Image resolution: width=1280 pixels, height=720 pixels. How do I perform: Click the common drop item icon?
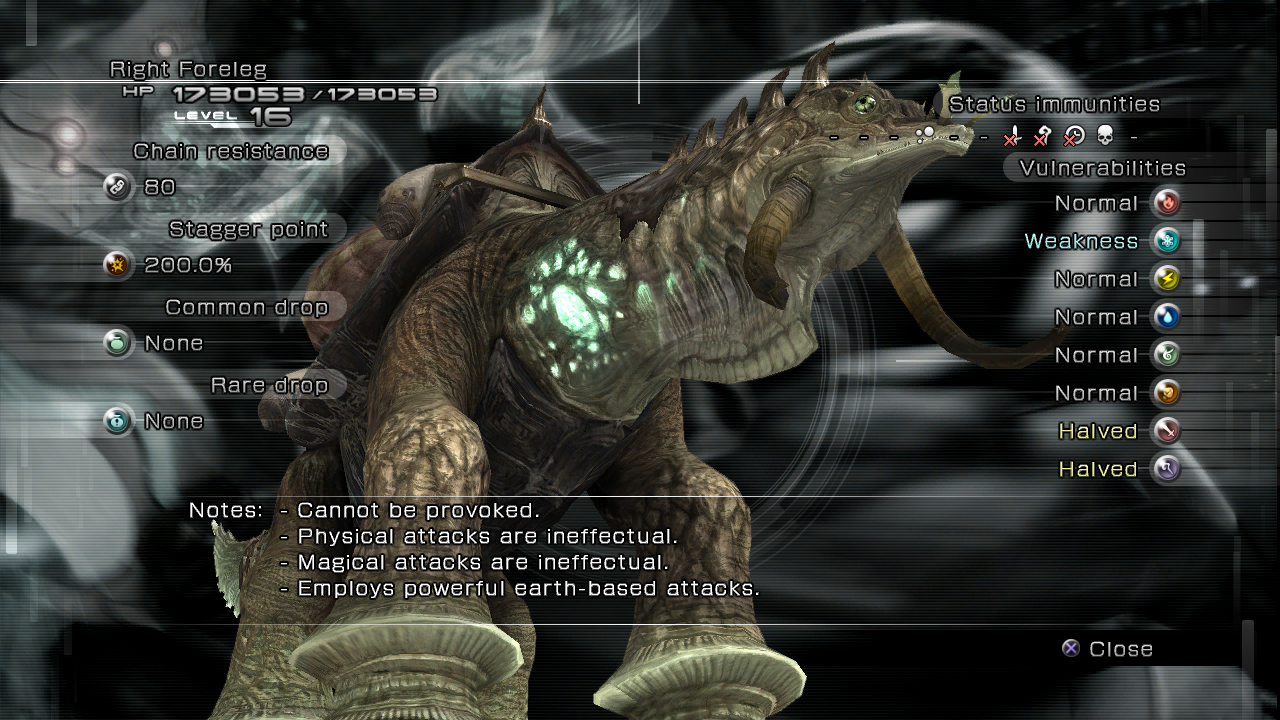tap(118, 343)
